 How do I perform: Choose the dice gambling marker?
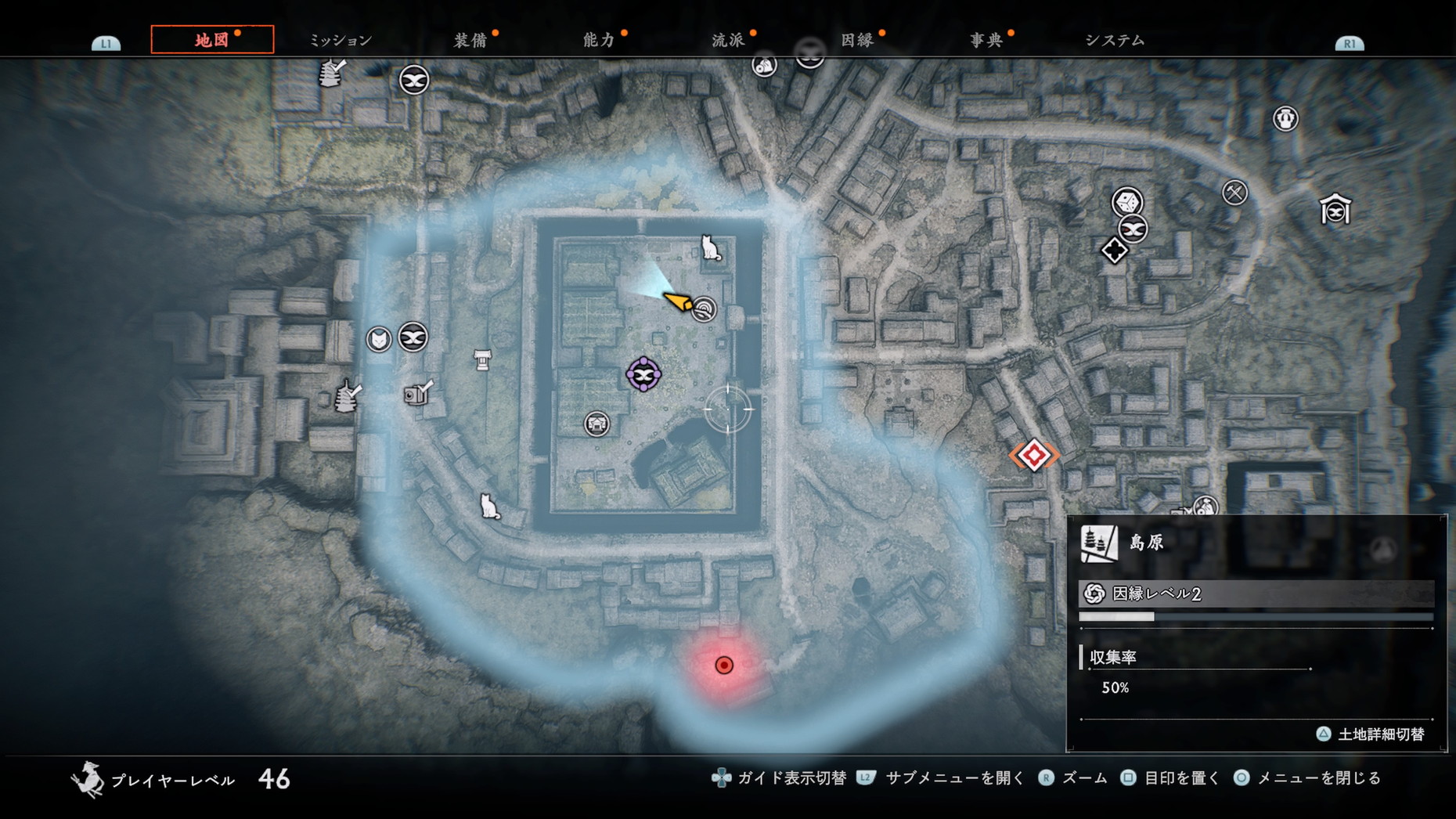click(x=1127, y=202)
